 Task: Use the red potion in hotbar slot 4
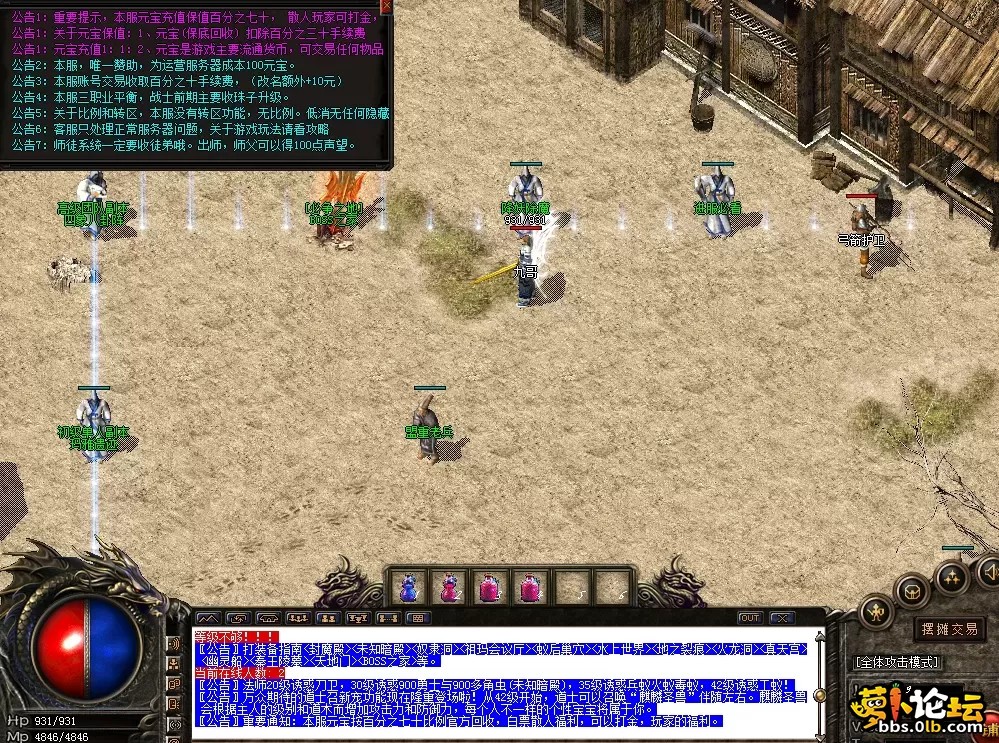531,587
